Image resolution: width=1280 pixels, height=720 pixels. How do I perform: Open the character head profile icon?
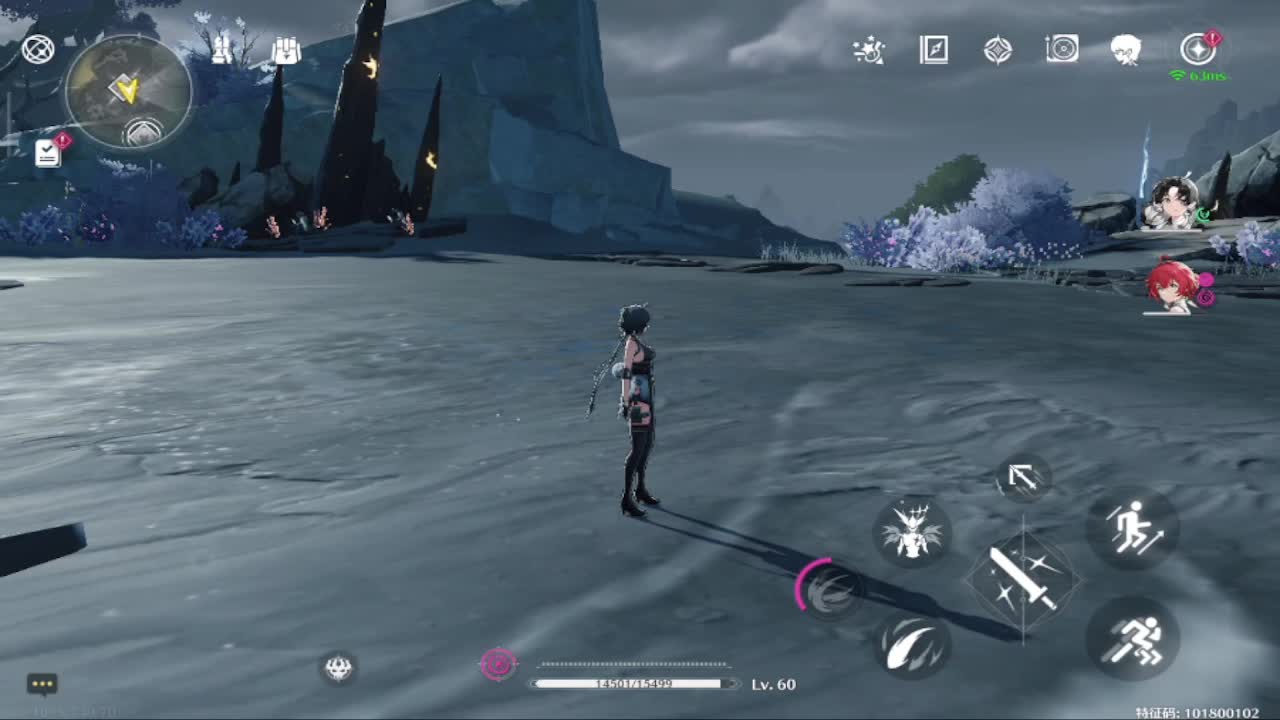pyautogui.click(x=1125, y=49)
